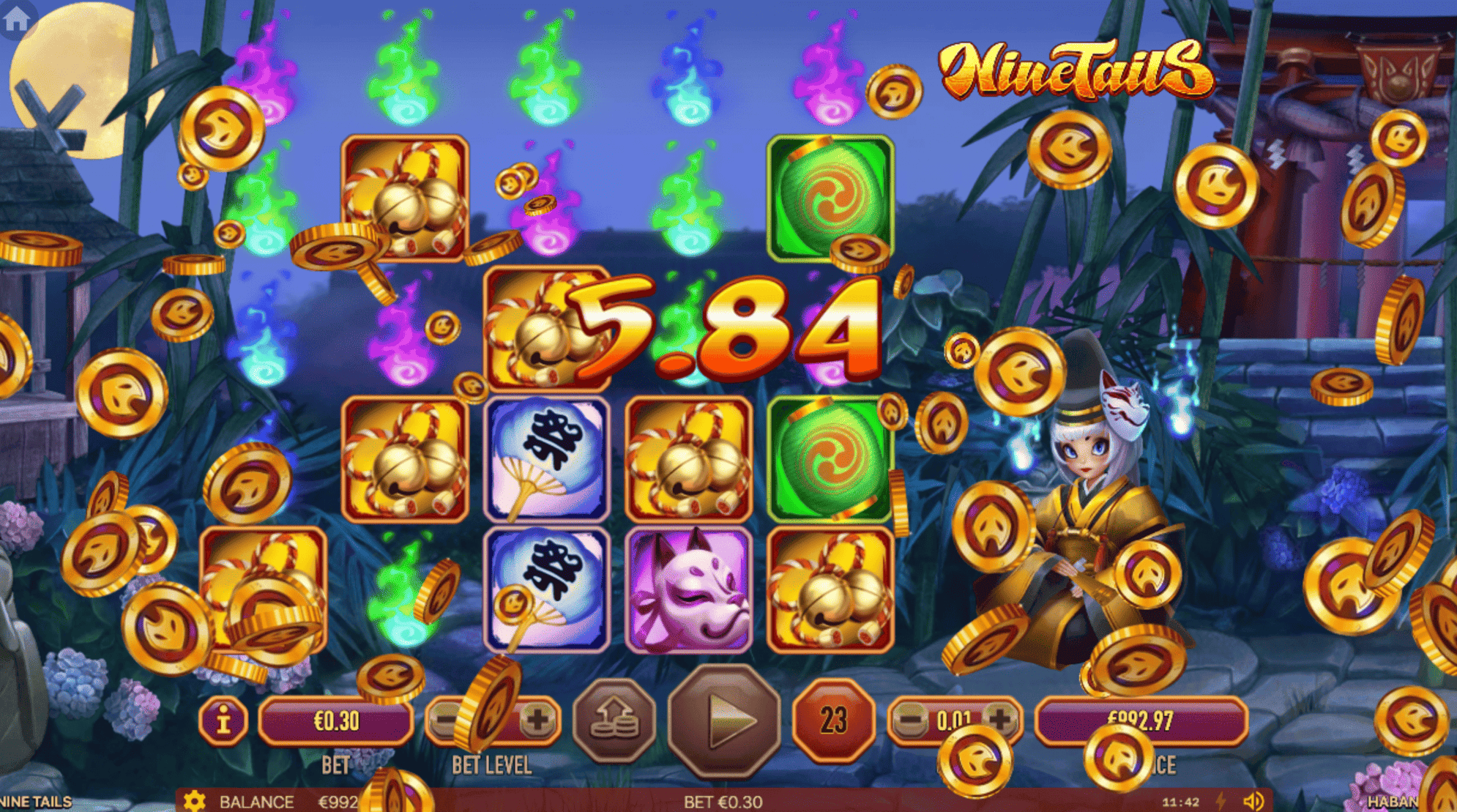Spin the reels with the play button
Image resolution: width=1457 pixels, height=812 pixels.
tap(724, 721)
